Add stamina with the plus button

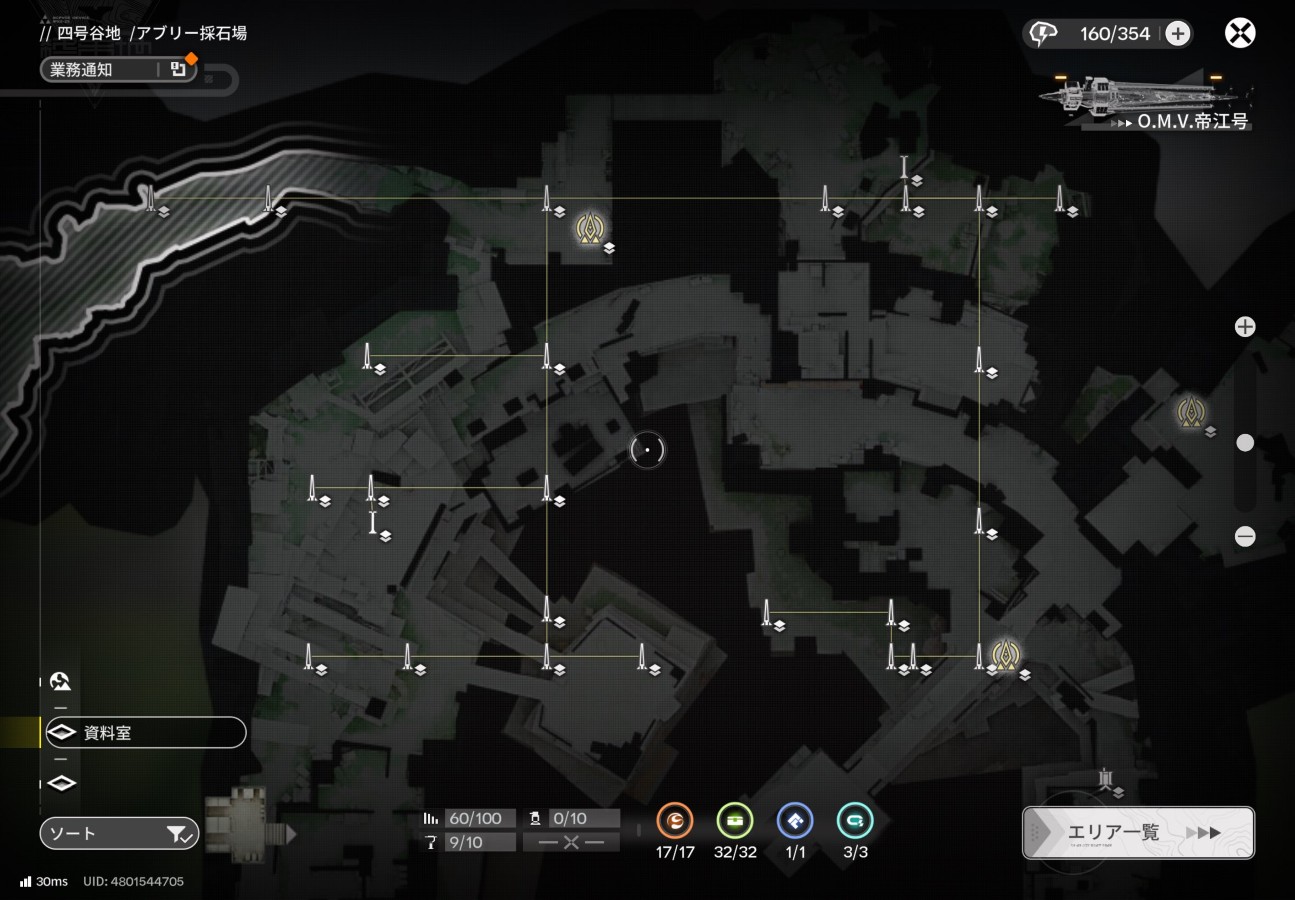tap(1178, 34)
